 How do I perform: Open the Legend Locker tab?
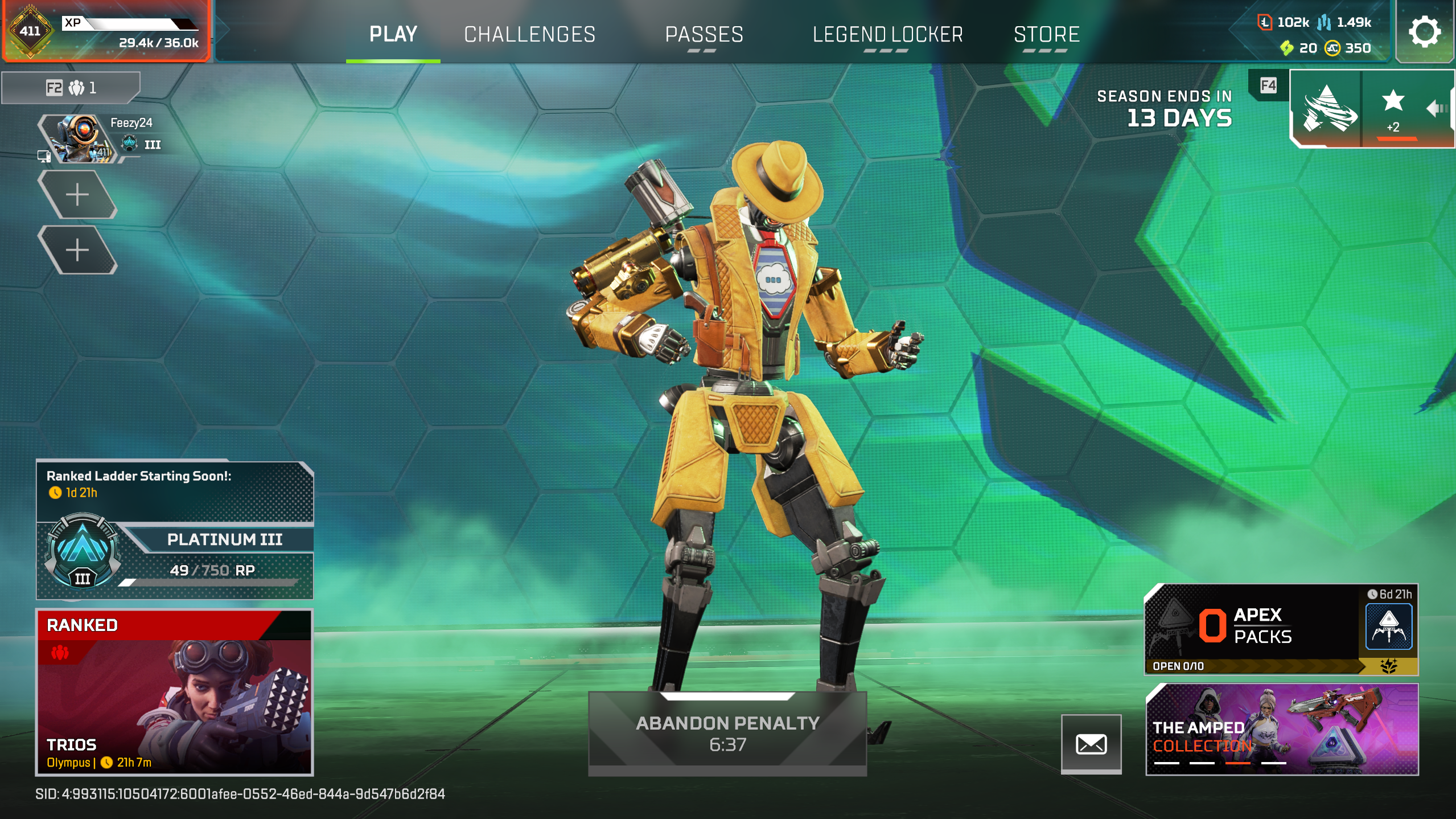(887, 34)
